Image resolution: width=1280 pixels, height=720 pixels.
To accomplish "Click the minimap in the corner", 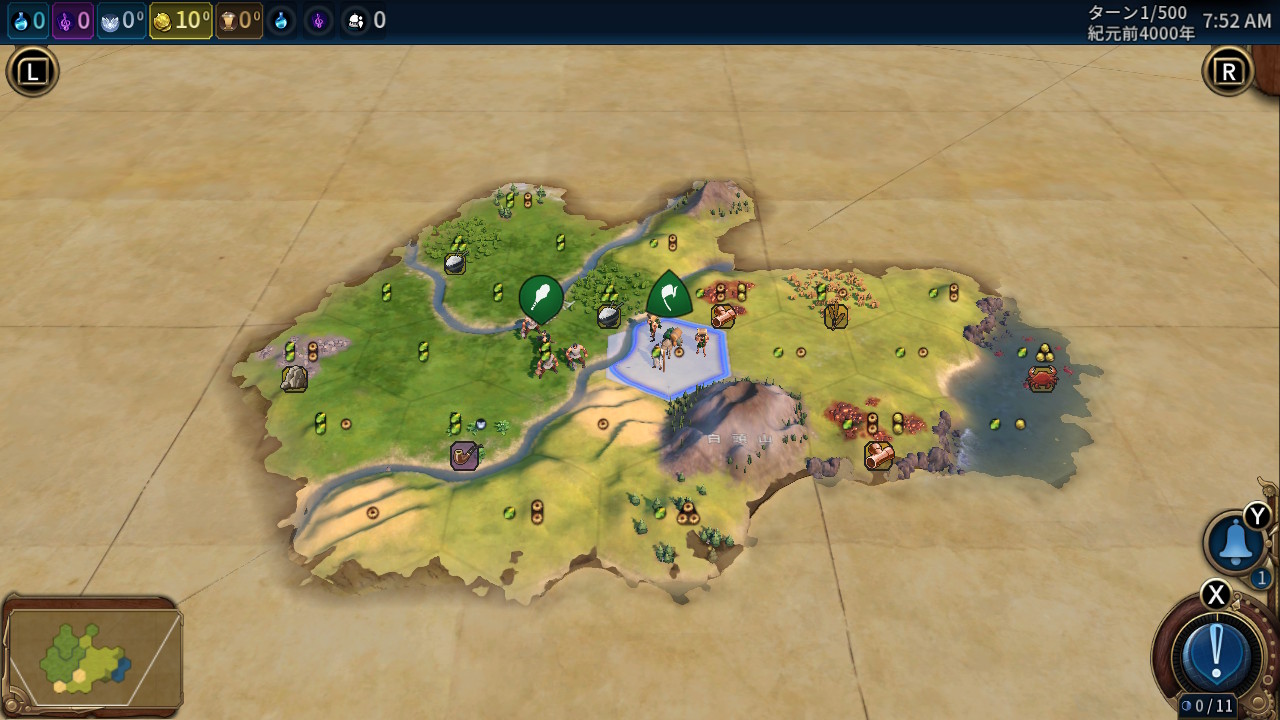I will tap(93, 655).
